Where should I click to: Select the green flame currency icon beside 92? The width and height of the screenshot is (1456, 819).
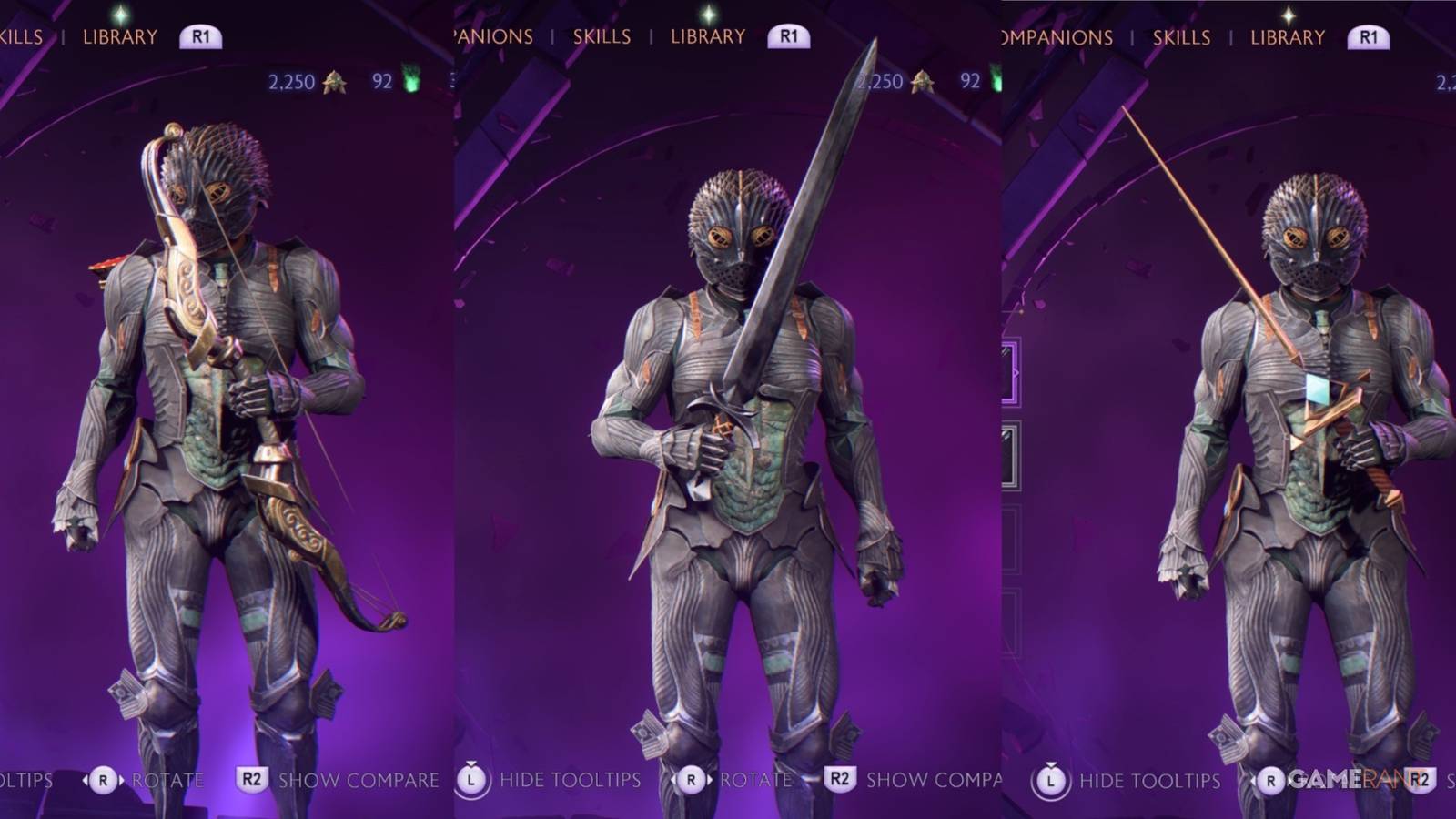tap(995, 80)
